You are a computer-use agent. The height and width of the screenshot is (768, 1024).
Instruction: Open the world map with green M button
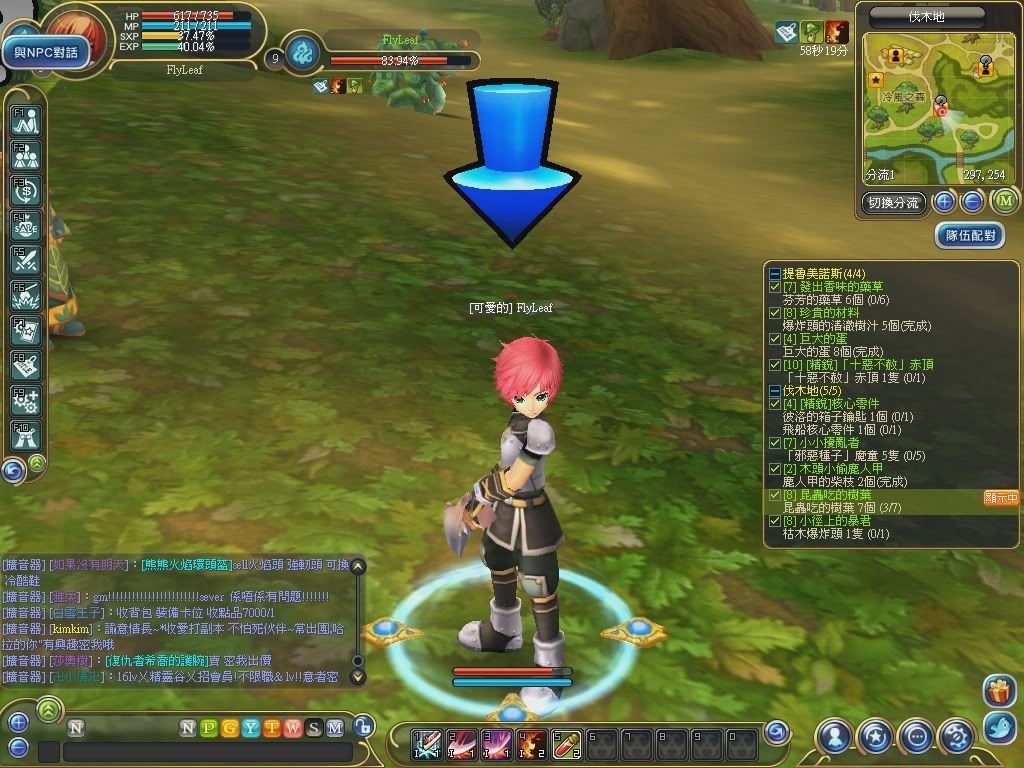tap(1003, 202)
